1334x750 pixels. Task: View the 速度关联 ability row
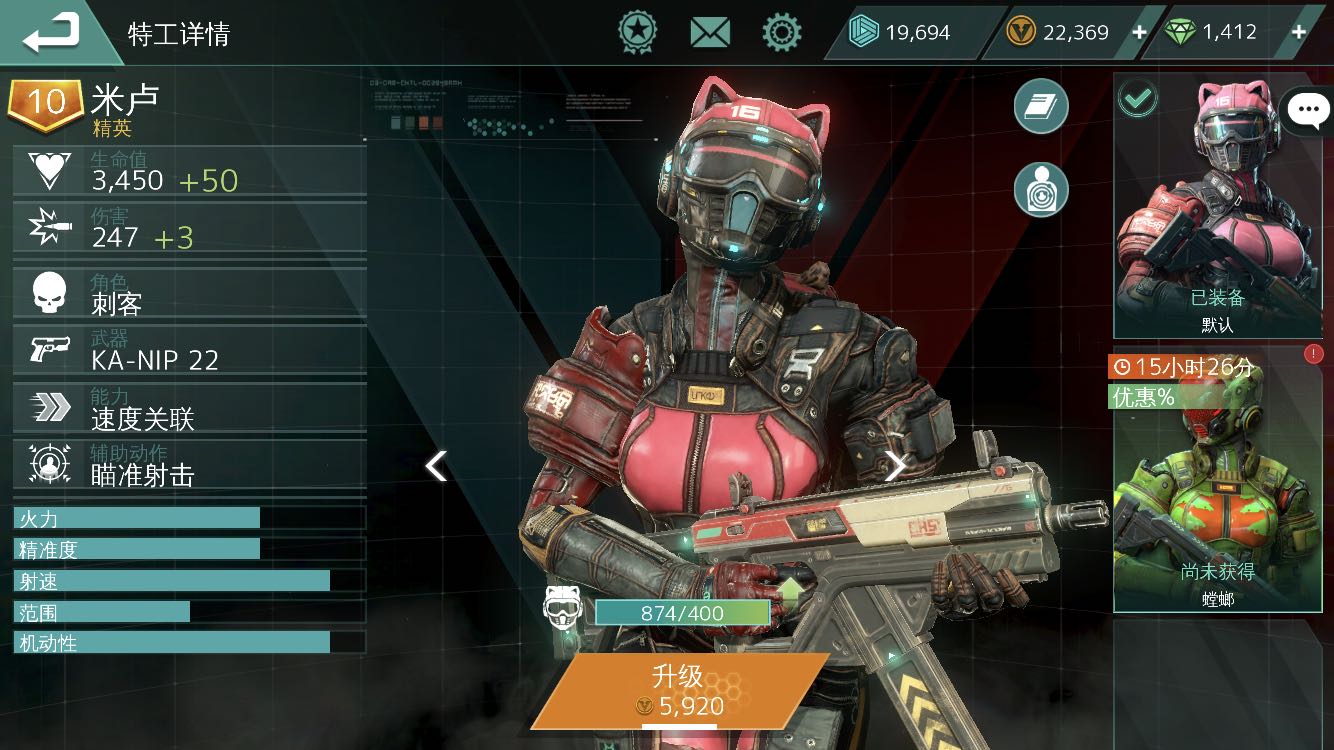tap(190, 408)
